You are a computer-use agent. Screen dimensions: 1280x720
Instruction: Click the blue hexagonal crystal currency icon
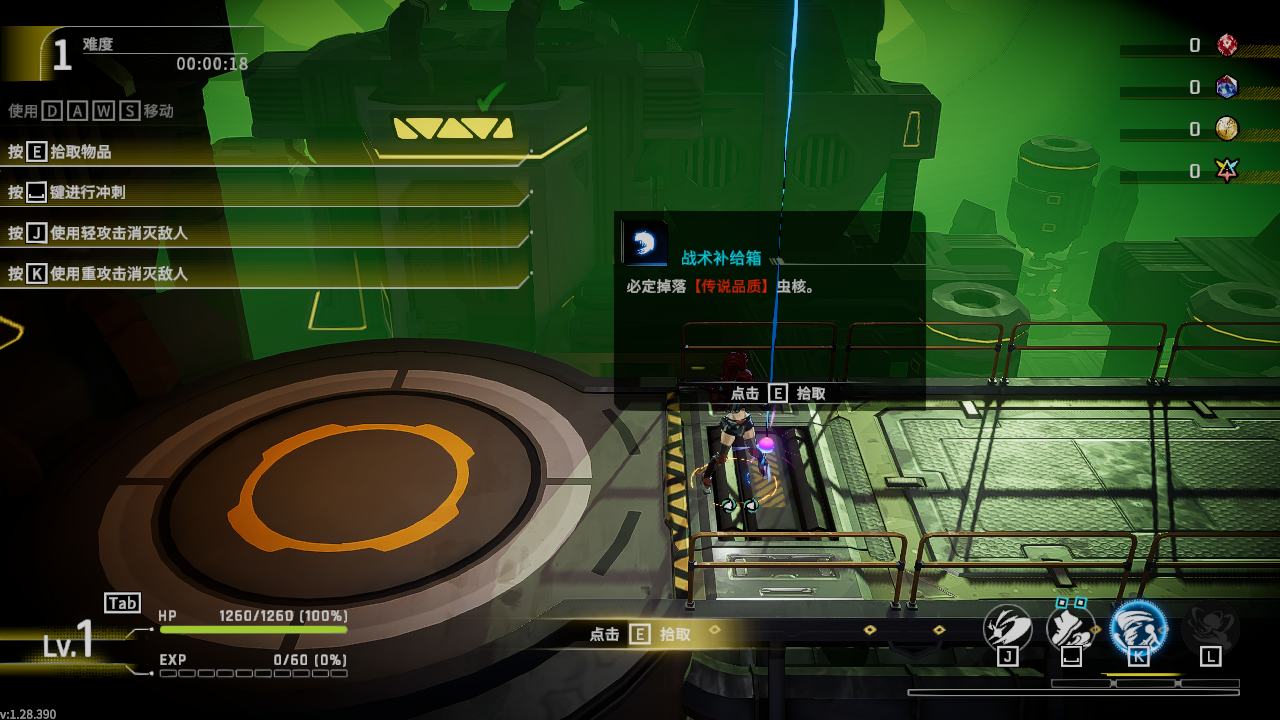[1227, 87]
